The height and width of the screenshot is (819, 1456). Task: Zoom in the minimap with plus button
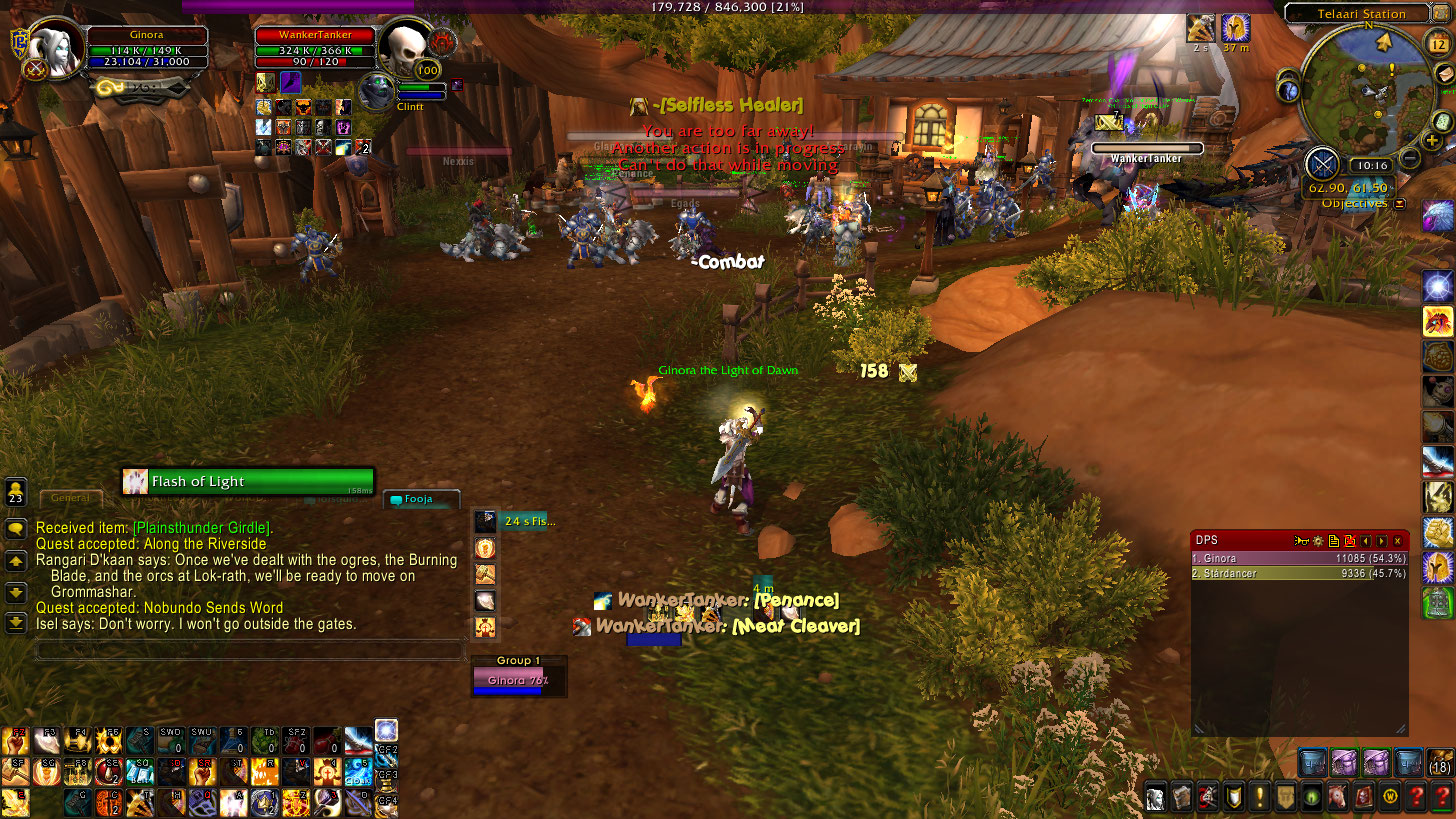(1433, 141)
